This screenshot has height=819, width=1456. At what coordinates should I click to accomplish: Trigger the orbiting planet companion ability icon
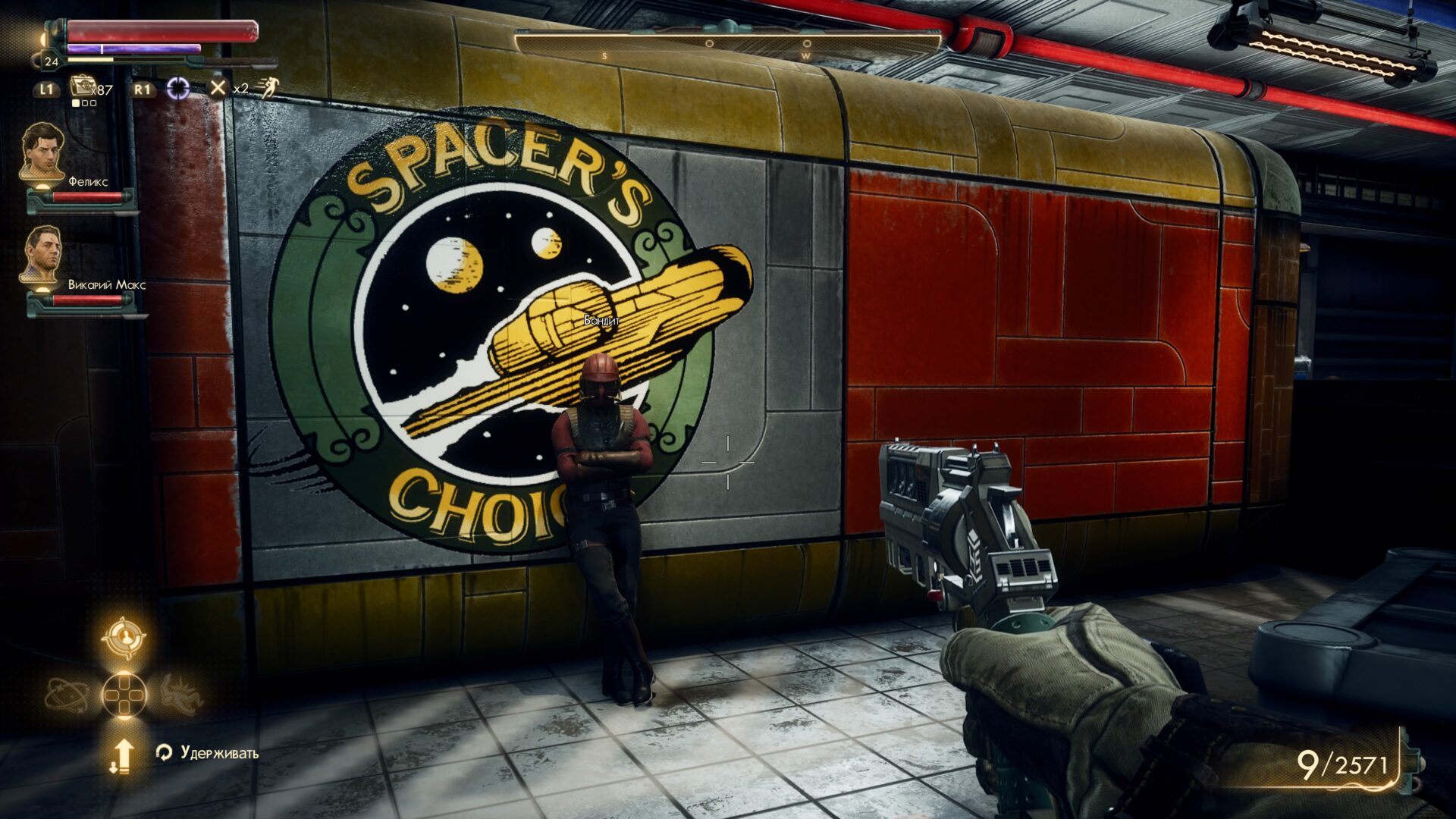[x=67, y=695]
